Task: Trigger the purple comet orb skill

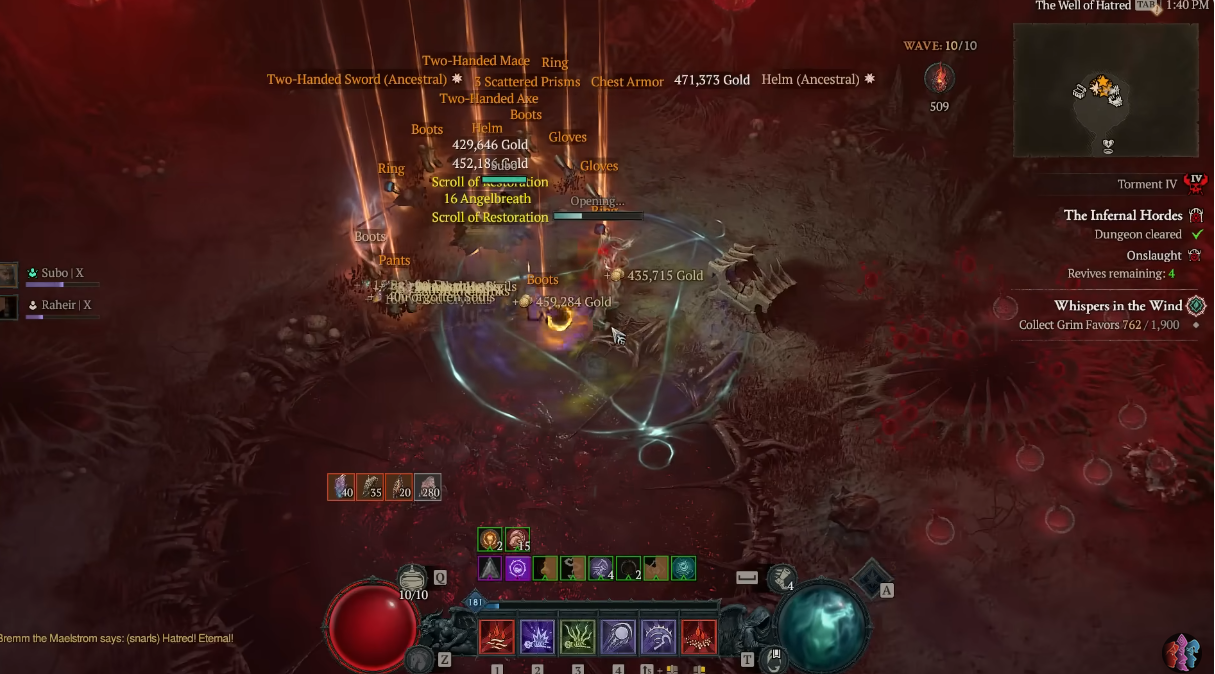Action: pos(618,637)
